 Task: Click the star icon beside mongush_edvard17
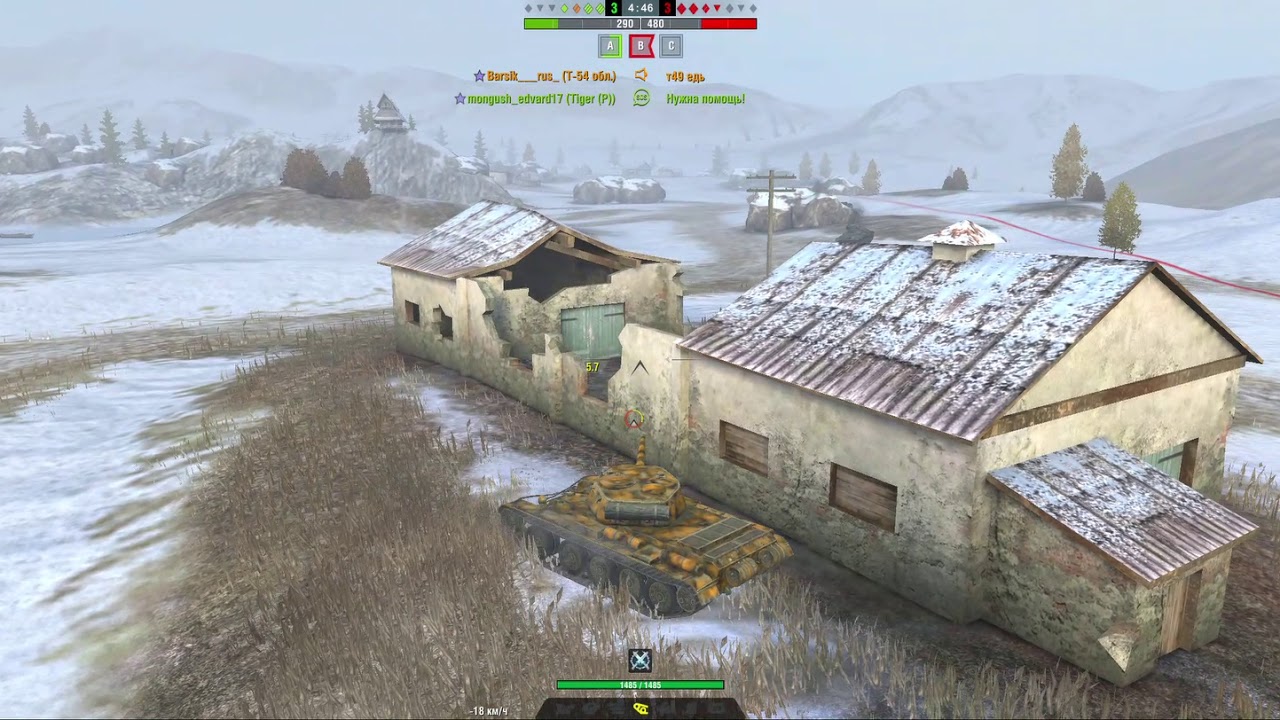pos(460,98)
